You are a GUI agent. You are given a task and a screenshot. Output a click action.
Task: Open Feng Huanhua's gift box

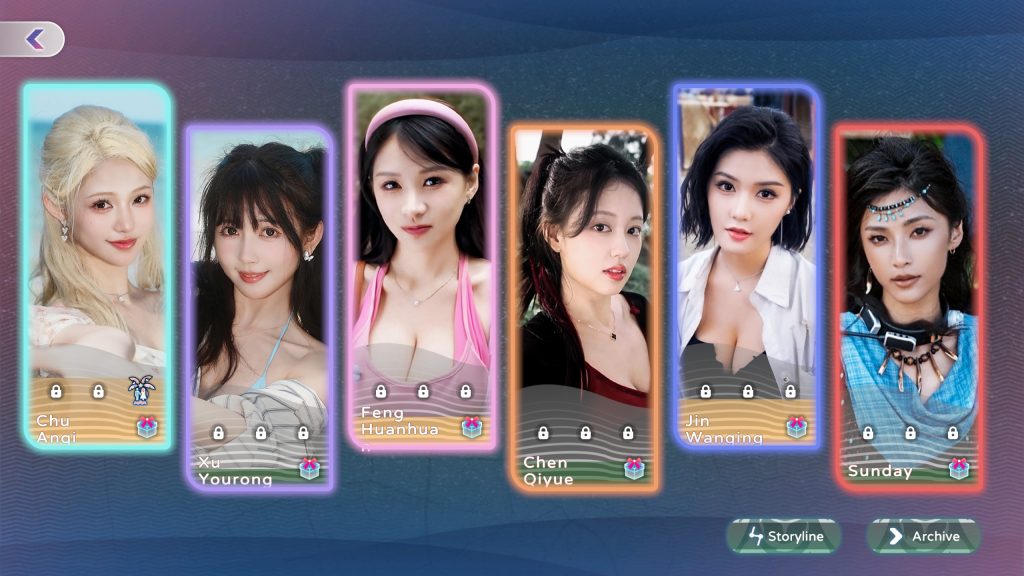click(472, 427)
